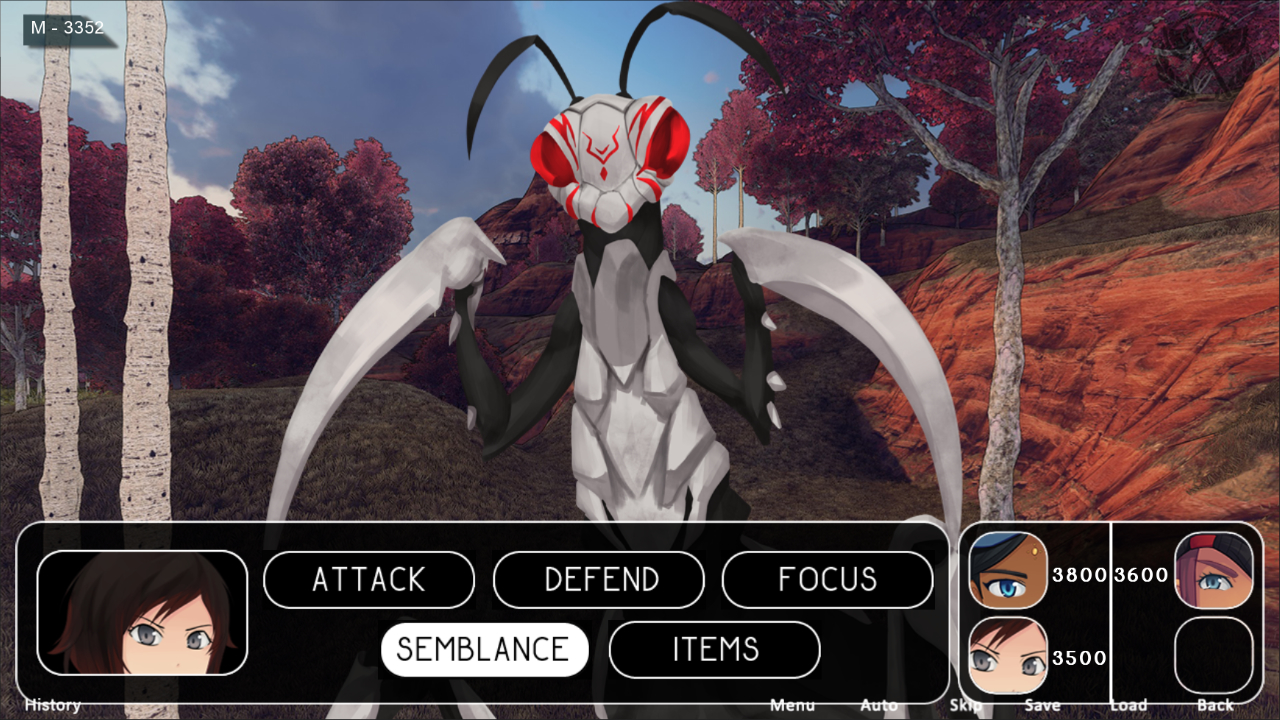Enable Auto battle mode

pyautogui.click(x=877, y=705)
